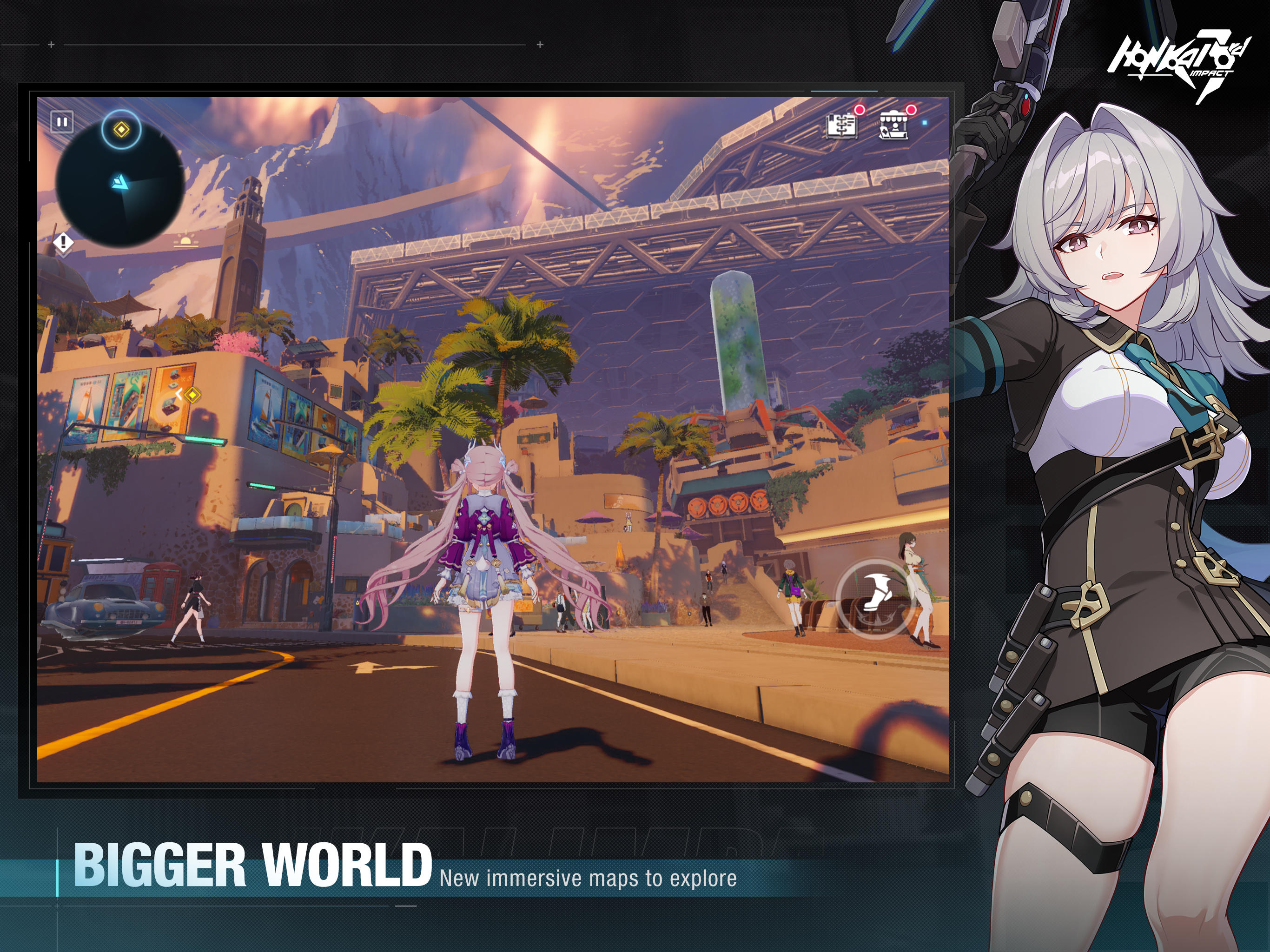
Task: Clear the red notification badge on the shop
Action: pos(911,110)
